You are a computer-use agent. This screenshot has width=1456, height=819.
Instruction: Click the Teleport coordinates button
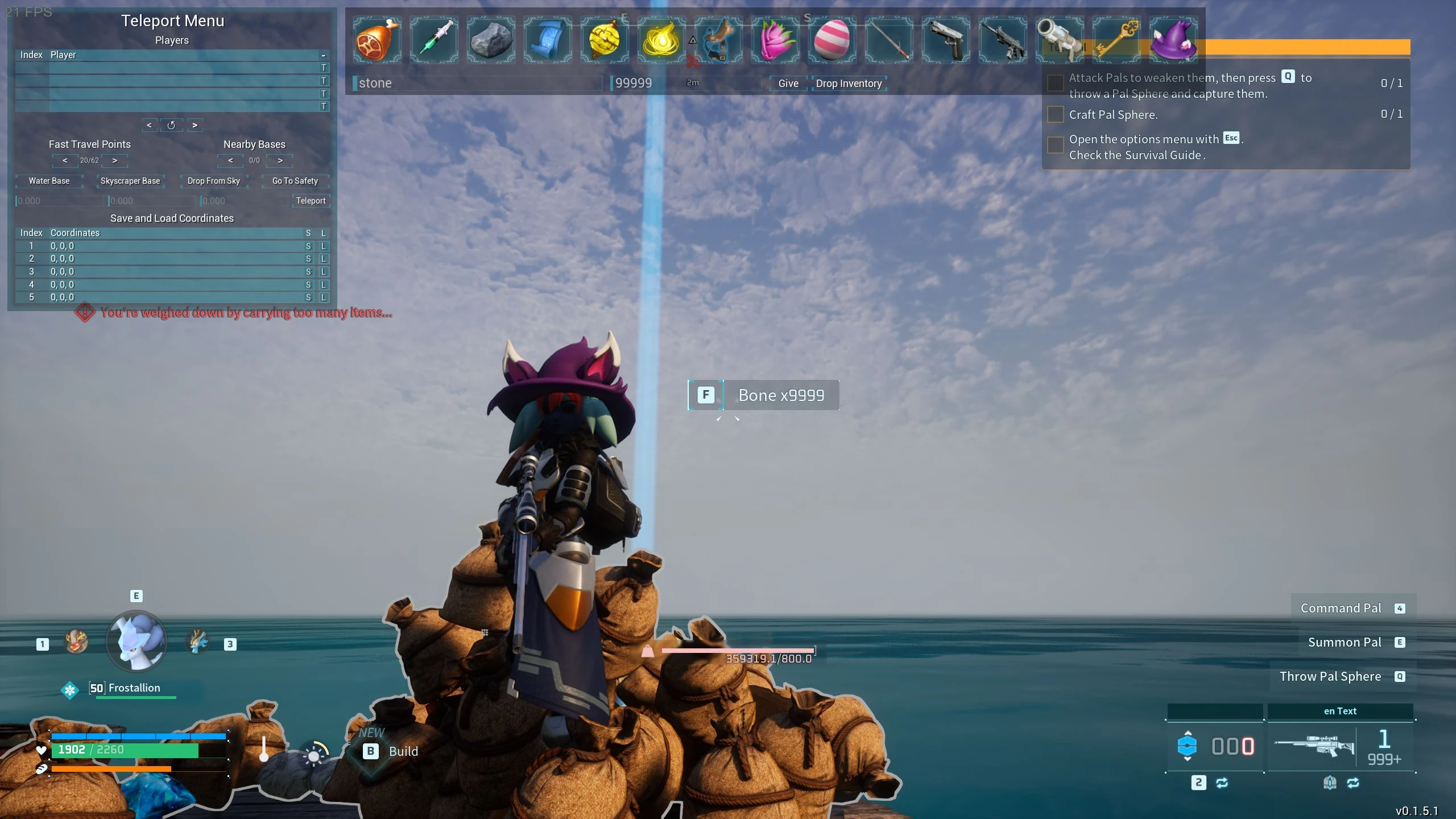(x=311, y=201)
